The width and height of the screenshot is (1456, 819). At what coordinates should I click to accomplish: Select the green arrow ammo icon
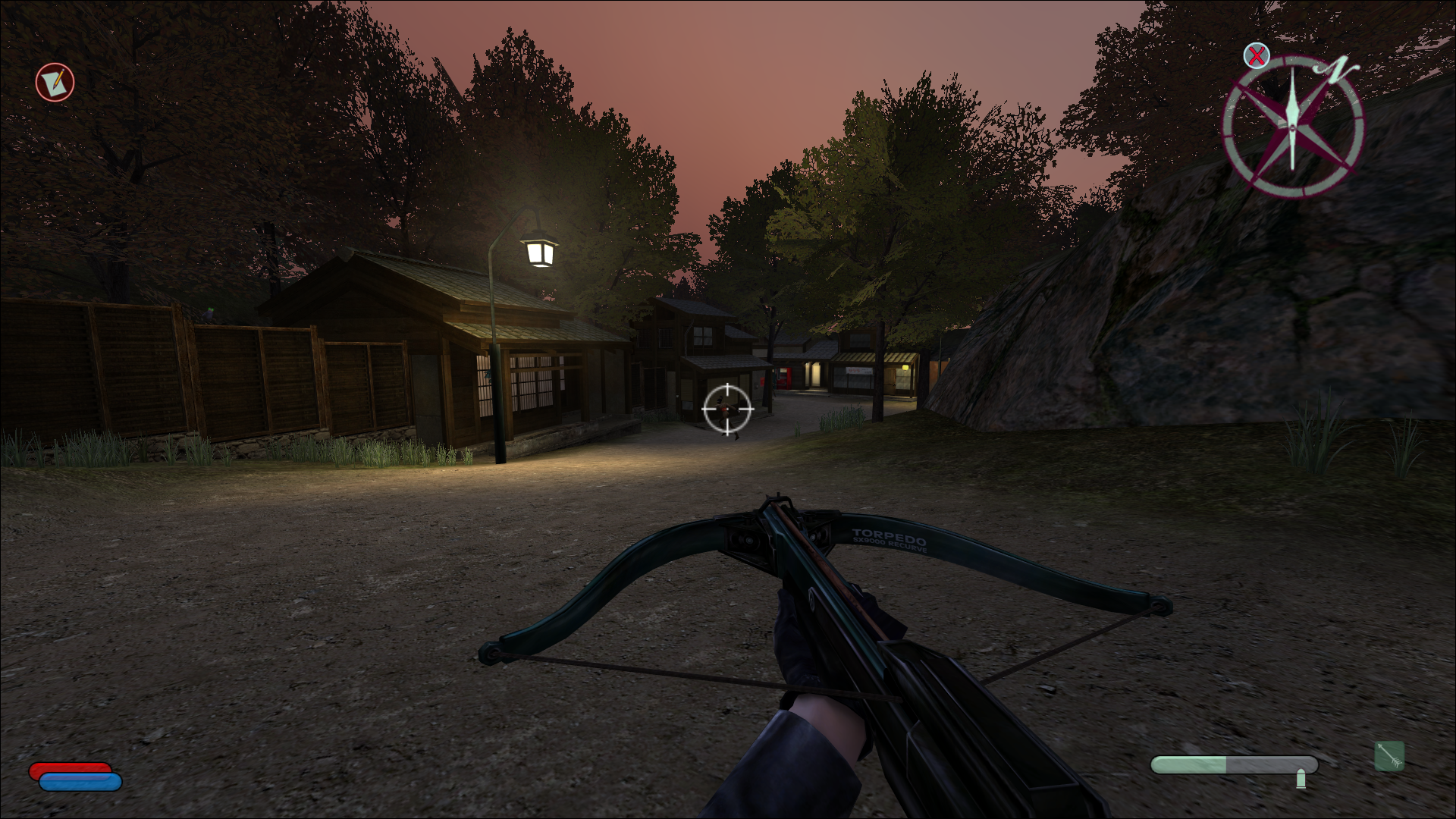1389,756
